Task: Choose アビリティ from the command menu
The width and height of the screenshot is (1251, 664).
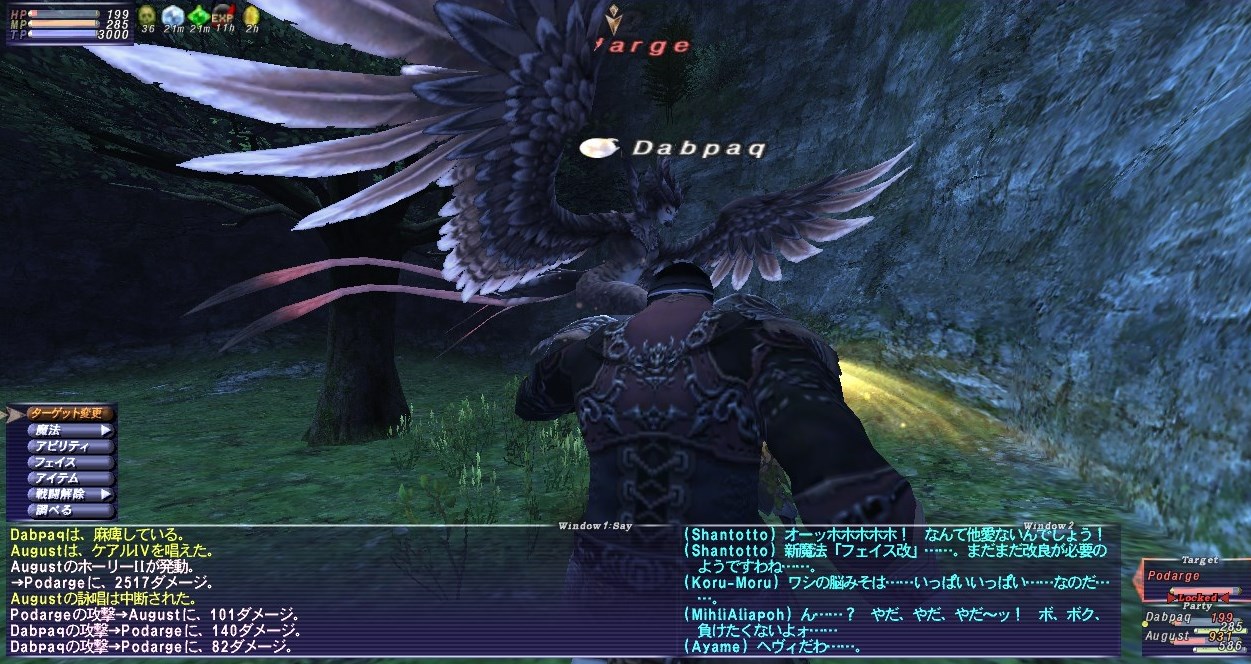Action: point(62,446)
